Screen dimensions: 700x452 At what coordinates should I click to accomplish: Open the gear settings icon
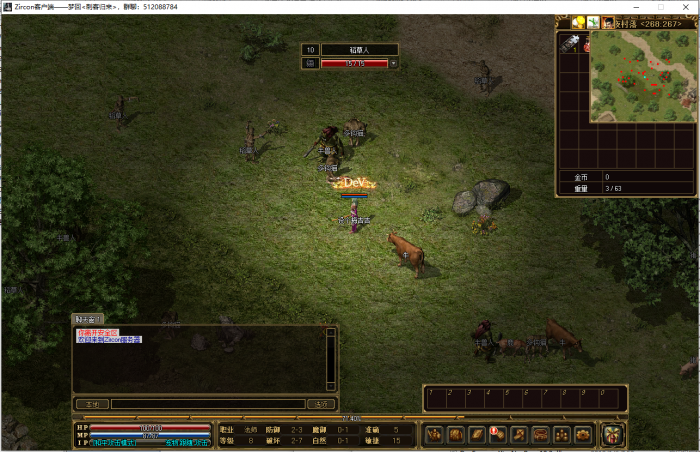[583, 435]
